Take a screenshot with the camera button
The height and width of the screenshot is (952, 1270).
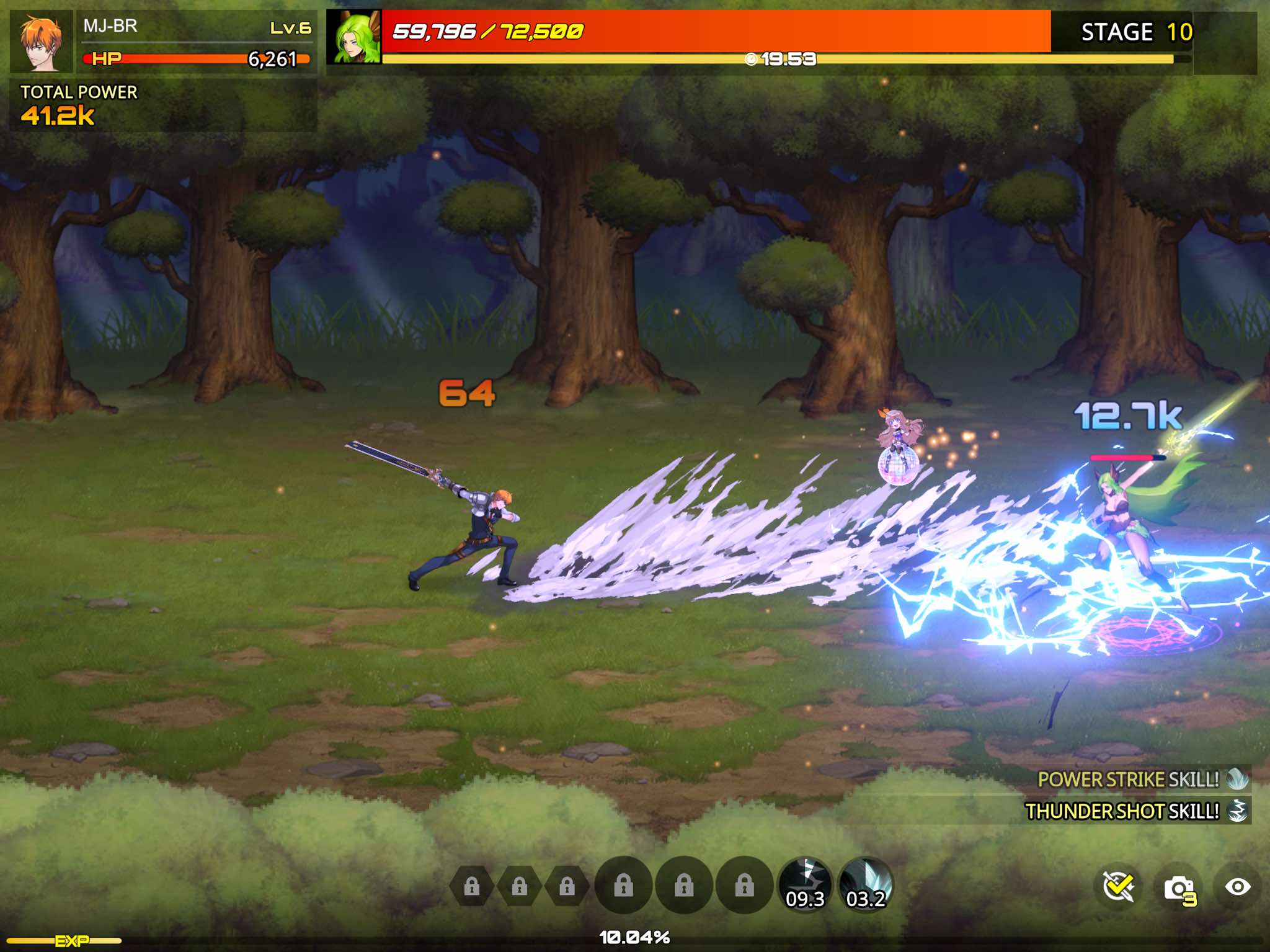pos(1179,888)
